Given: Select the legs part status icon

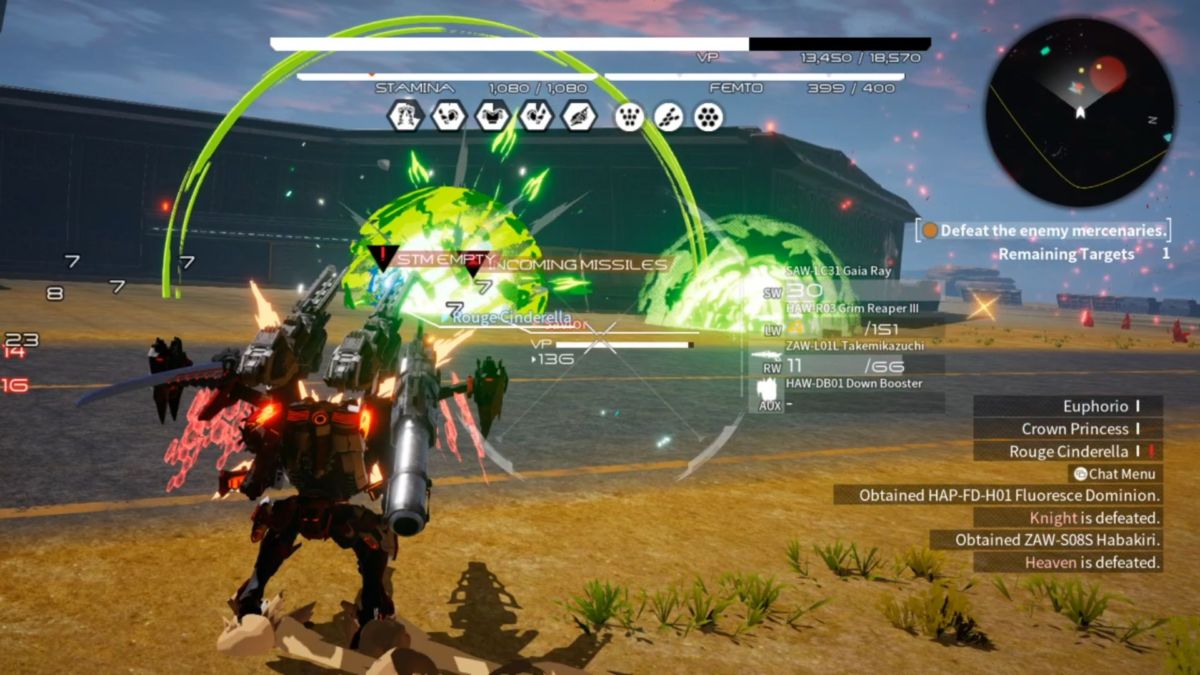Looking at the screenshot, I should pyautogui.click(x=405, y=116).
